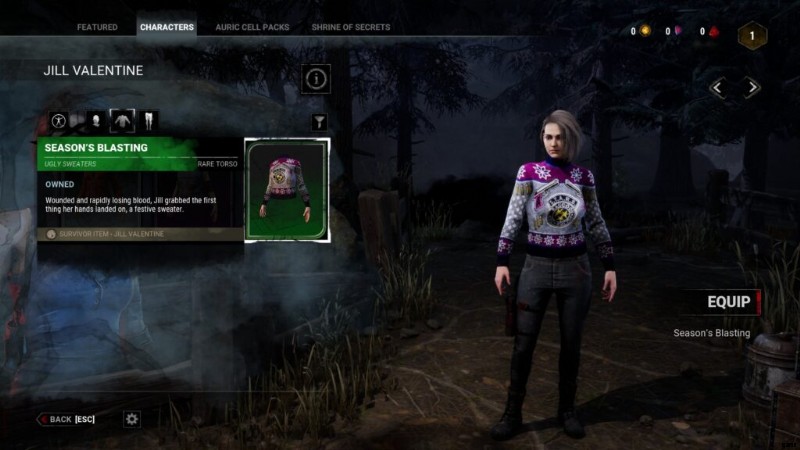The width and height of the screenshot is (800, 450).
Task: Open settings with the gear icon
Action: click(132, 419)
